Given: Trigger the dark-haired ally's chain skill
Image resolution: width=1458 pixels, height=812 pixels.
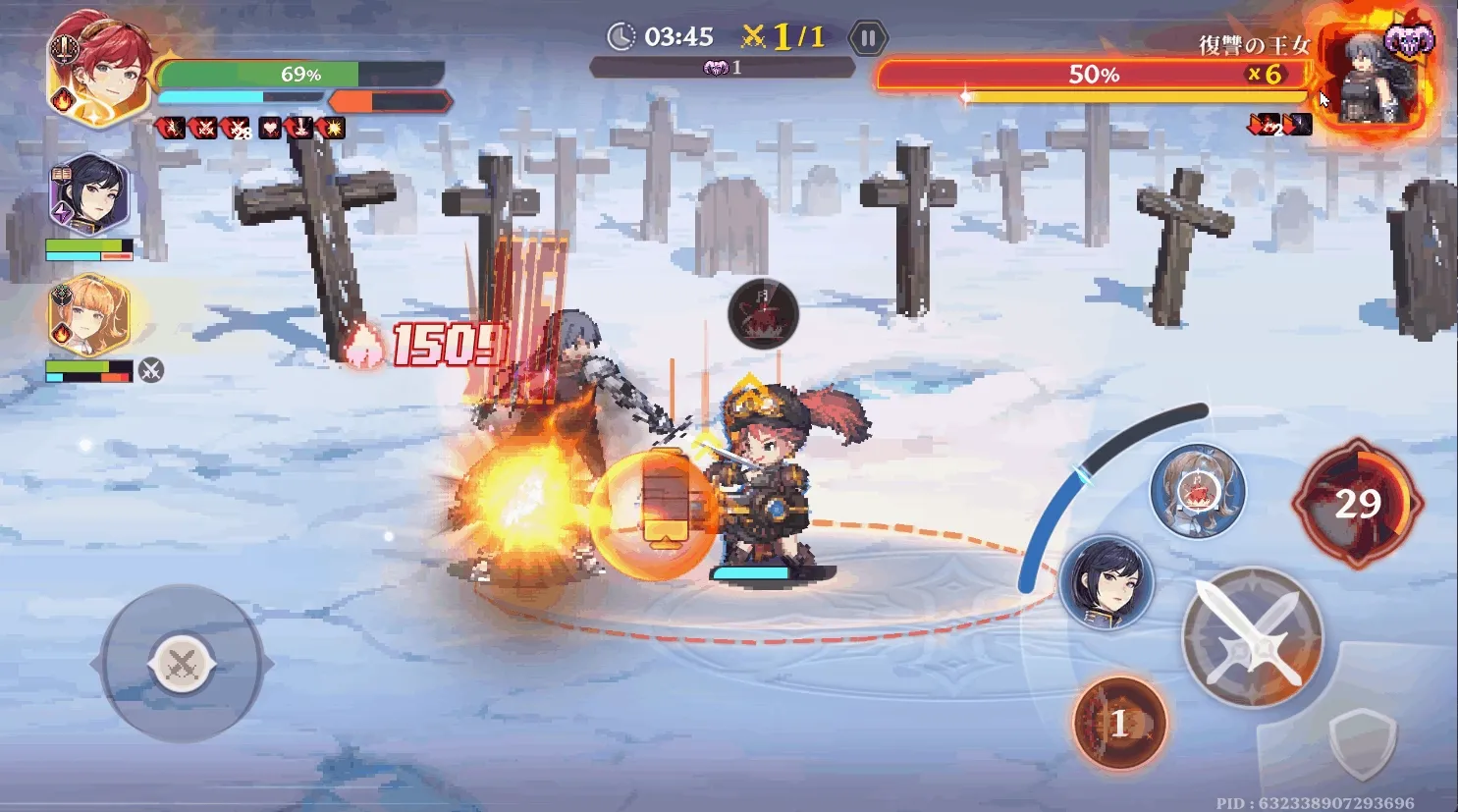Looking at the screenshot, I should pyautogui.click(x=1107, y=581).
